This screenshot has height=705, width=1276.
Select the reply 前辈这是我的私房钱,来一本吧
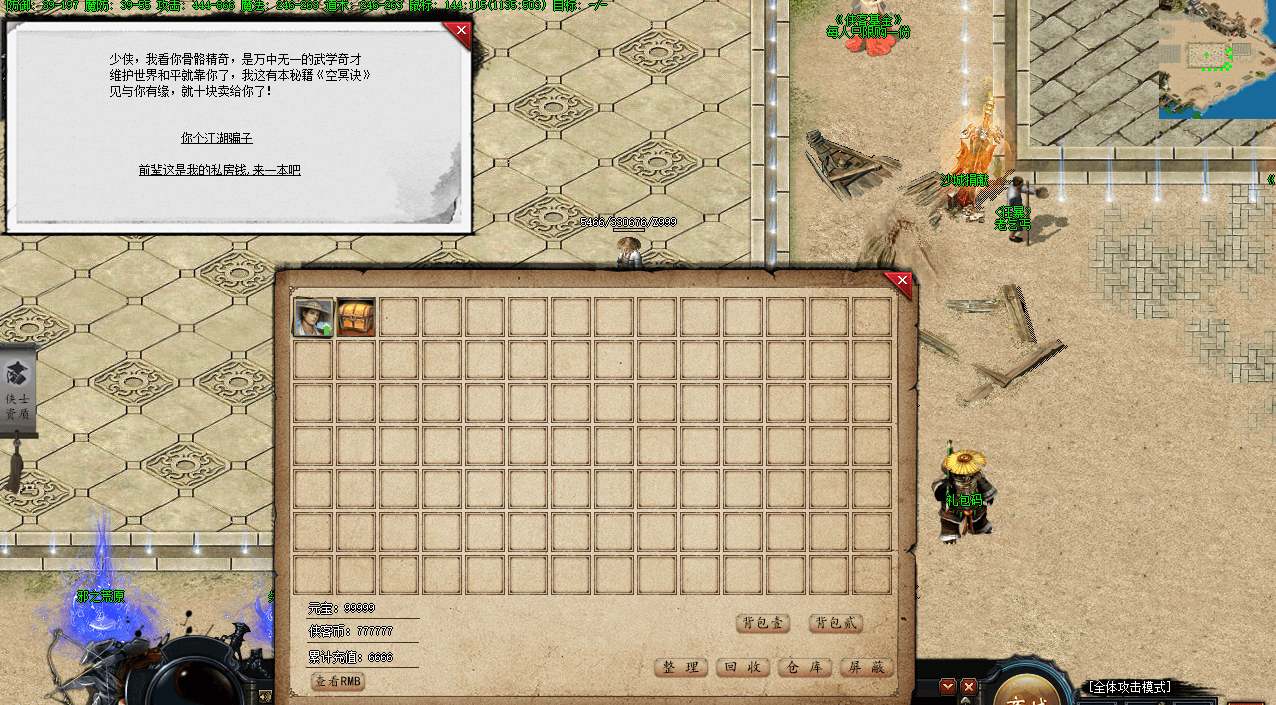tap(219, 170)
